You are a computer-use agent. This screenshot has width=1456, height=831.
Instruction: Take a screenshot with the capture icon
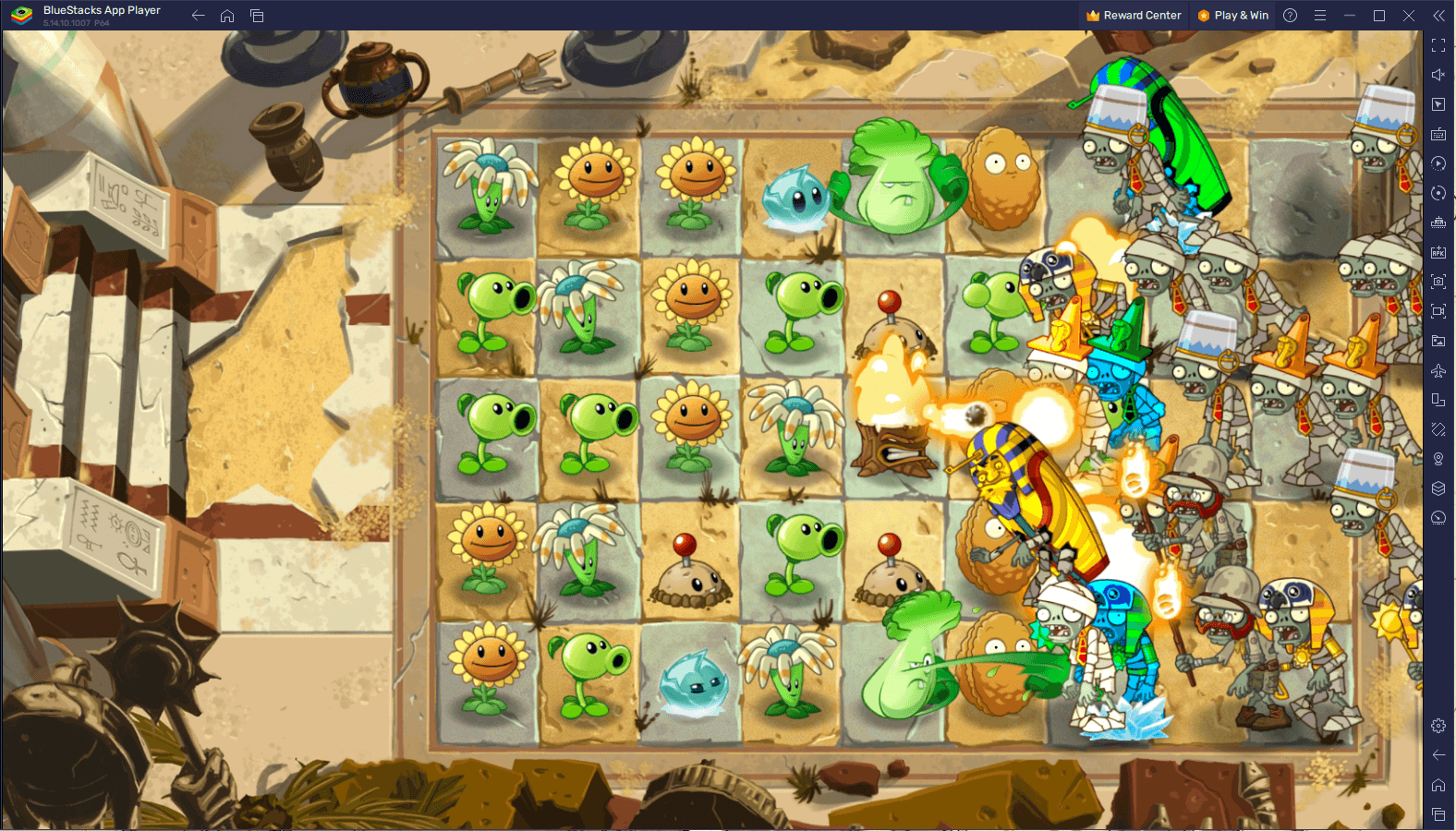(1438, 283)
